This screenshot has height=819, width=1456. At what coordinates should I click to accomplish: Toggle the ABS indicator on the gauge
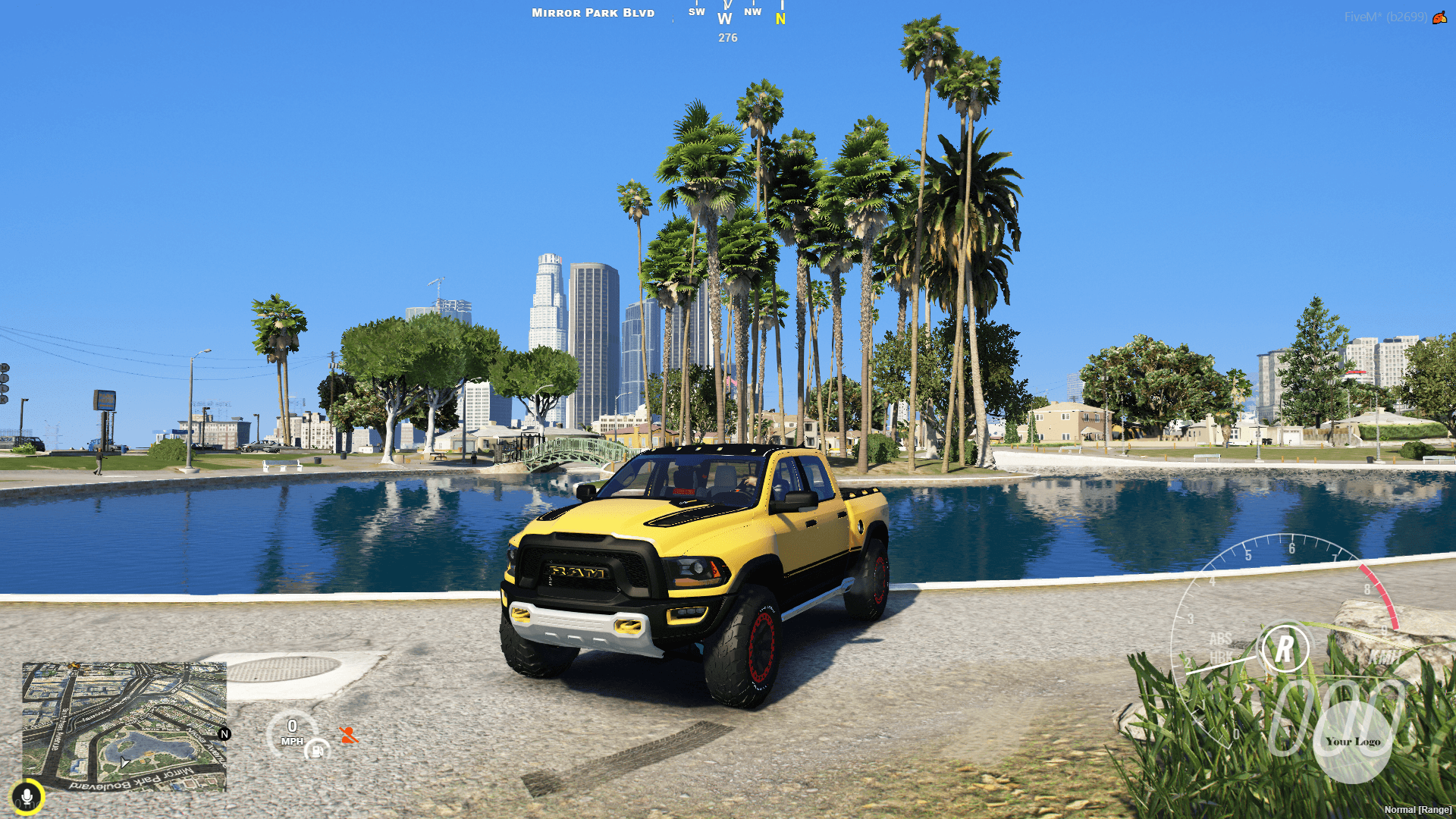[1220, 639]
